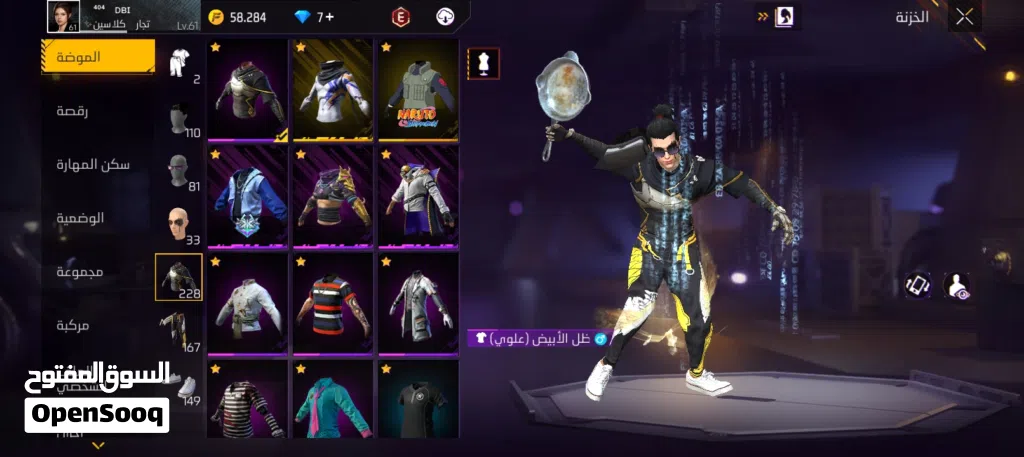1024x457 pixels.
Task: Select the jacket tops category with 228 items
Action: pos(179,278)
